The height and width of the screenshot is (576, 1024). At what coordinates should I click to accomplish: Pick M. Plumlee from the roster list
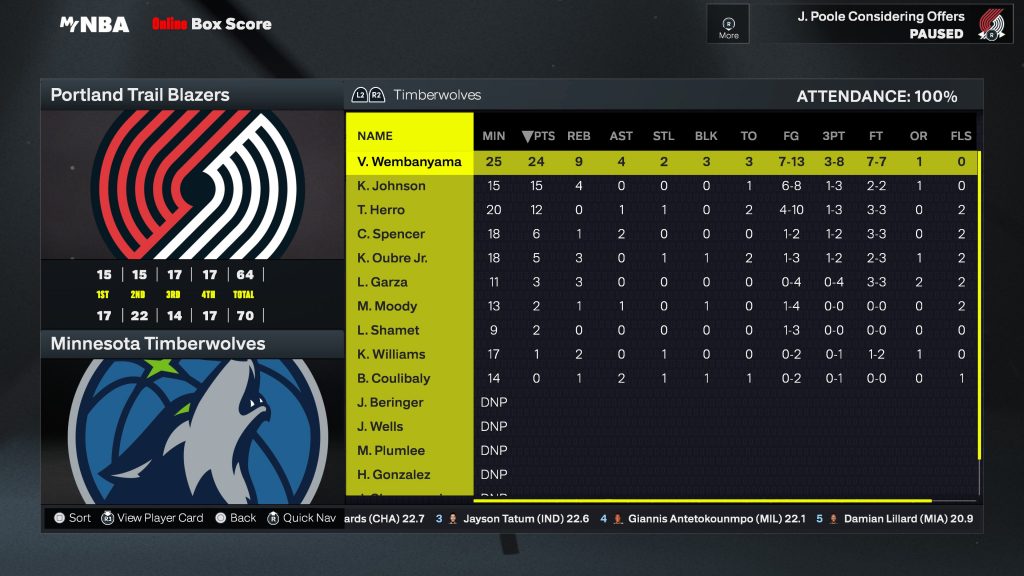click(x=390, y=450)
